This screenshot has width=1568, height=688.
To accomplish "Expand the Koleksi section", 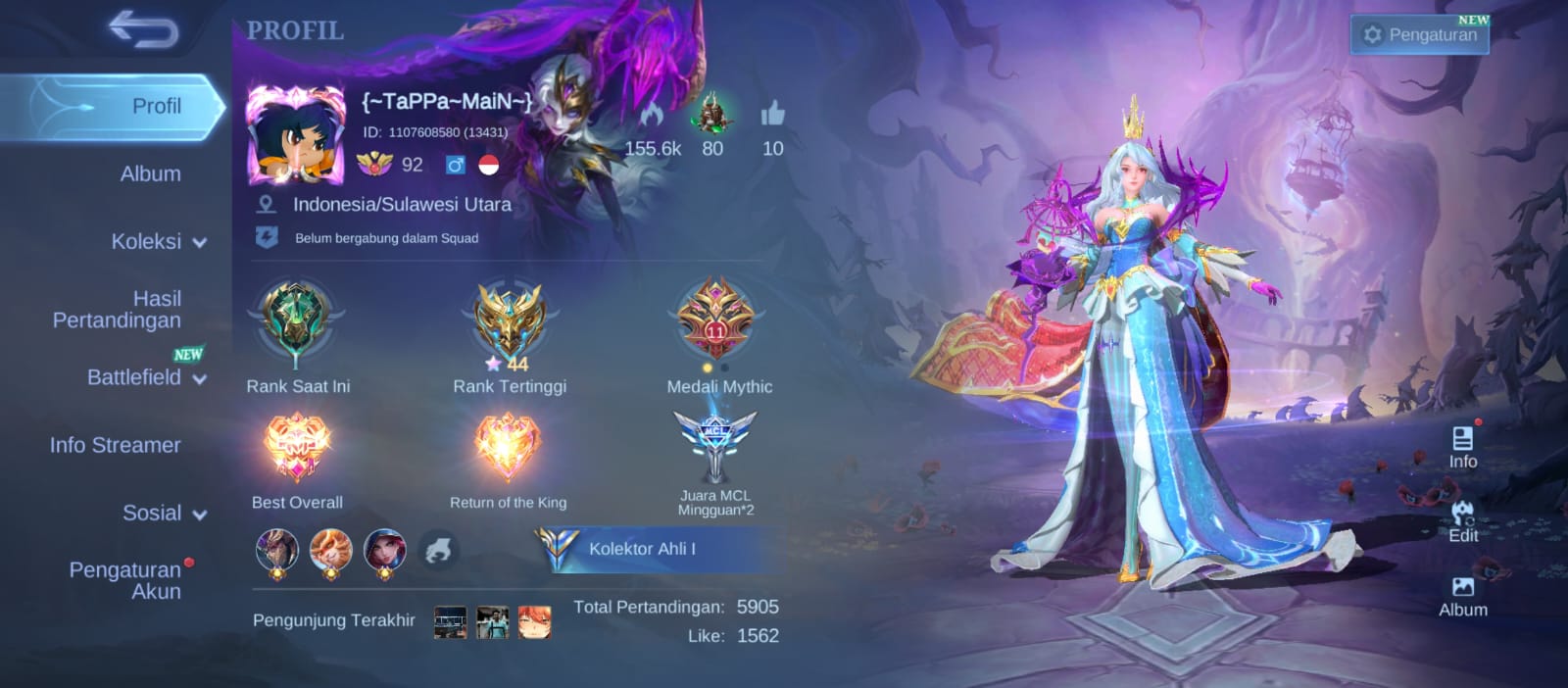I will 158,242.
